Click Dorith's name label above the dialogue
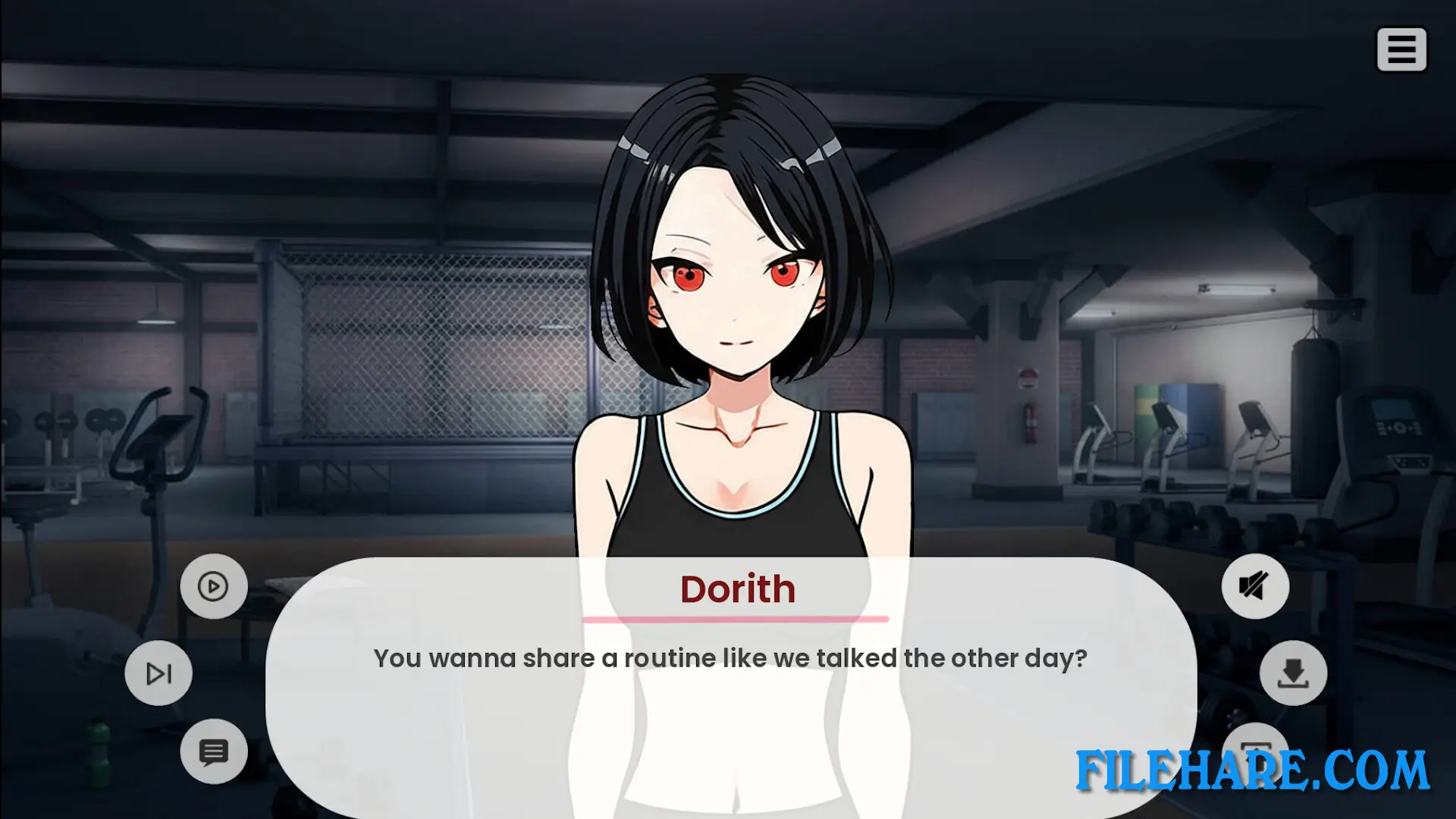Screen dimensions: 1456x819 pos(738,589)
